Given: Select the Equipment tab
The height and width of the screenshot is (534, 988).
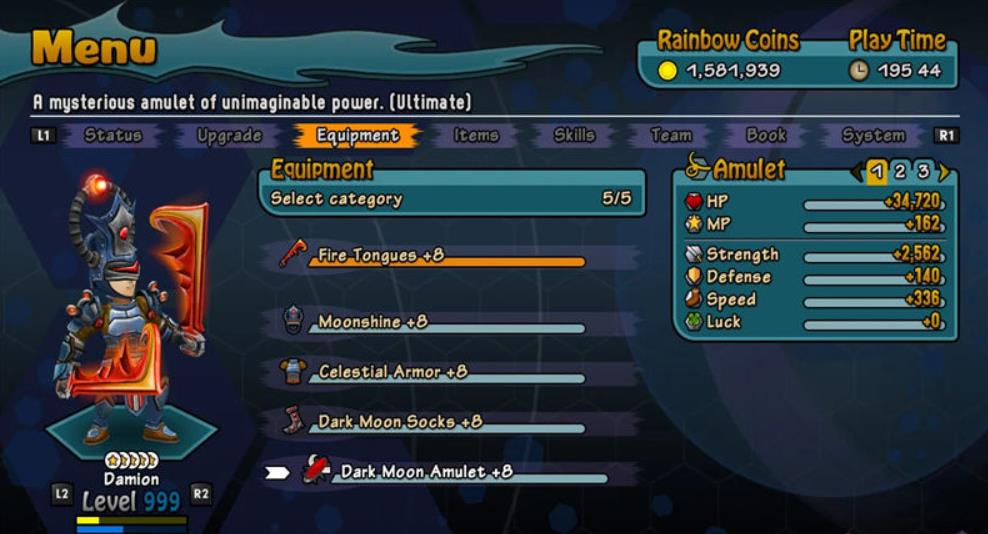Looking at the screenshot, I should (357, 135).
